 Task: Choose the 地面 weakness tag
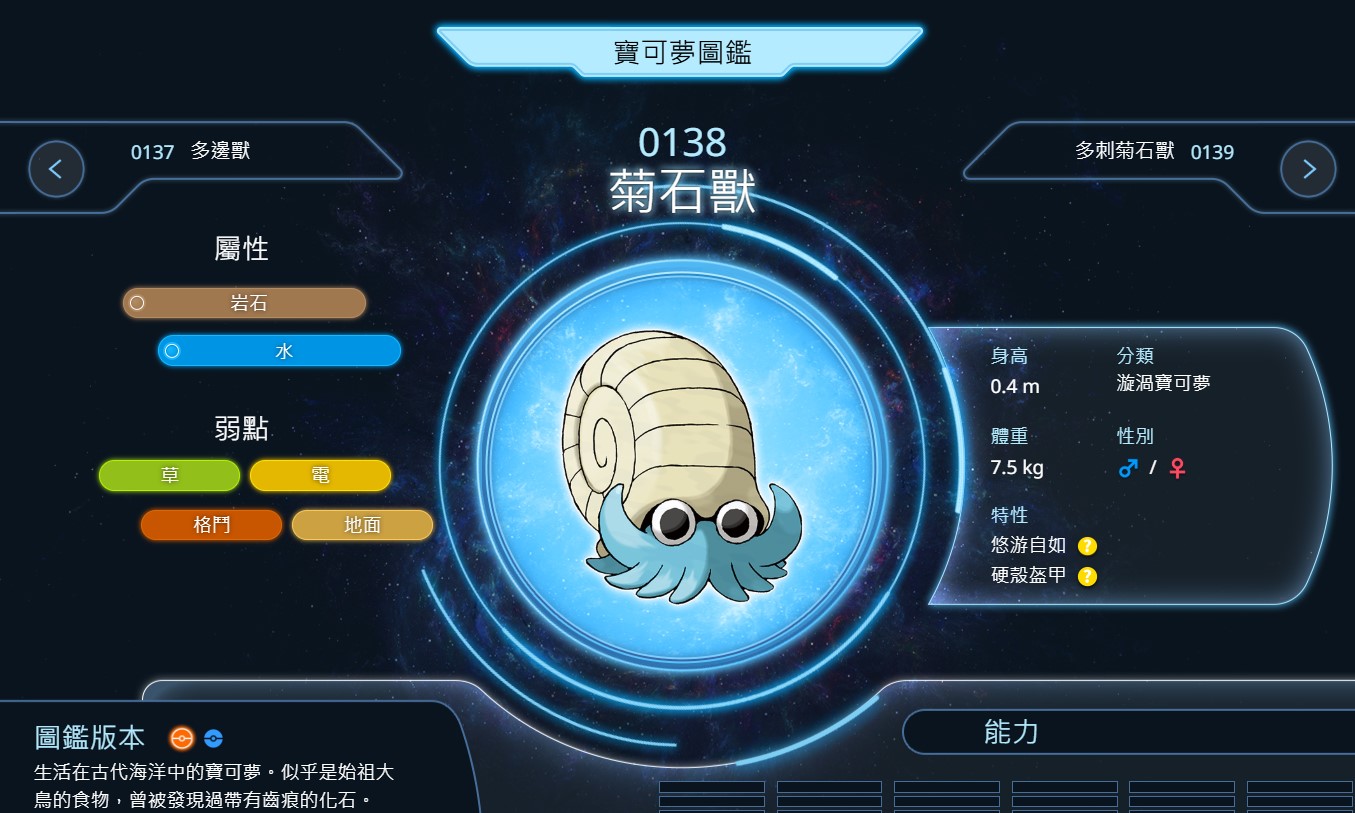pyautogui.click(x=362, y=525)
